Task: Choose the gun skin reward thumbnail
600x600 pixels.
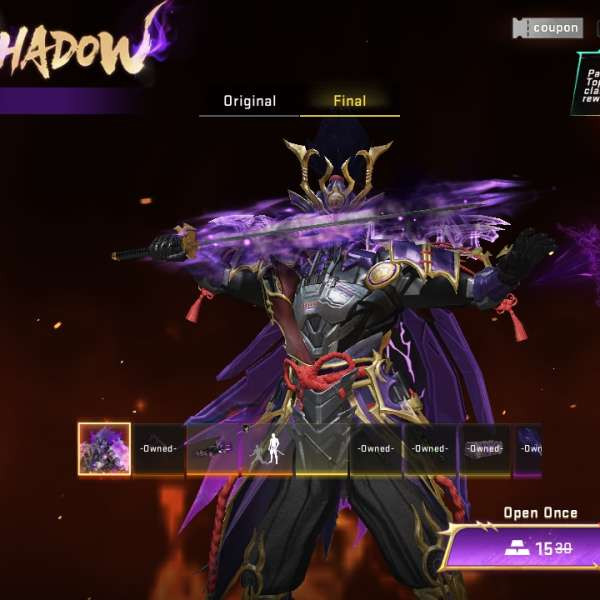Action: pos(213,449)
